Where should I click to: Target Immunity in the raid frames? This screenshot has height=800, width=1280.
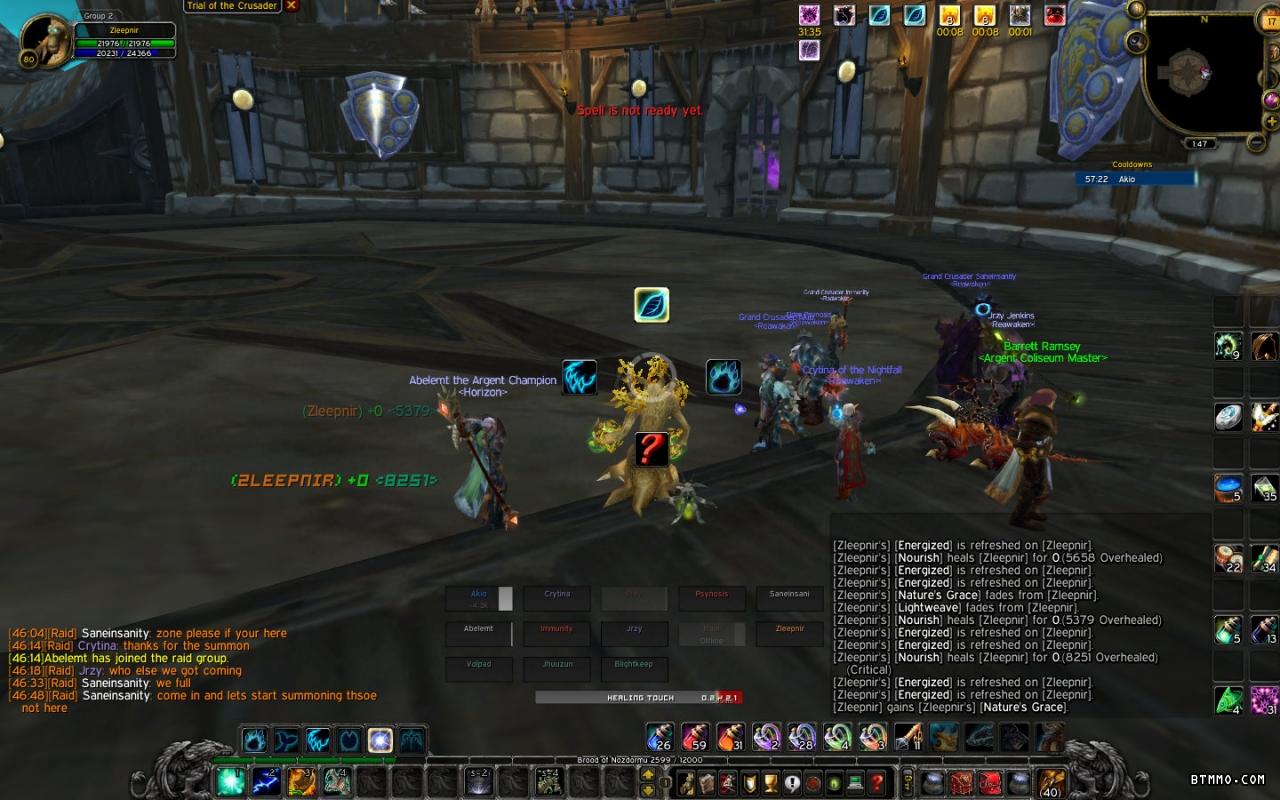tap(557, 633)
